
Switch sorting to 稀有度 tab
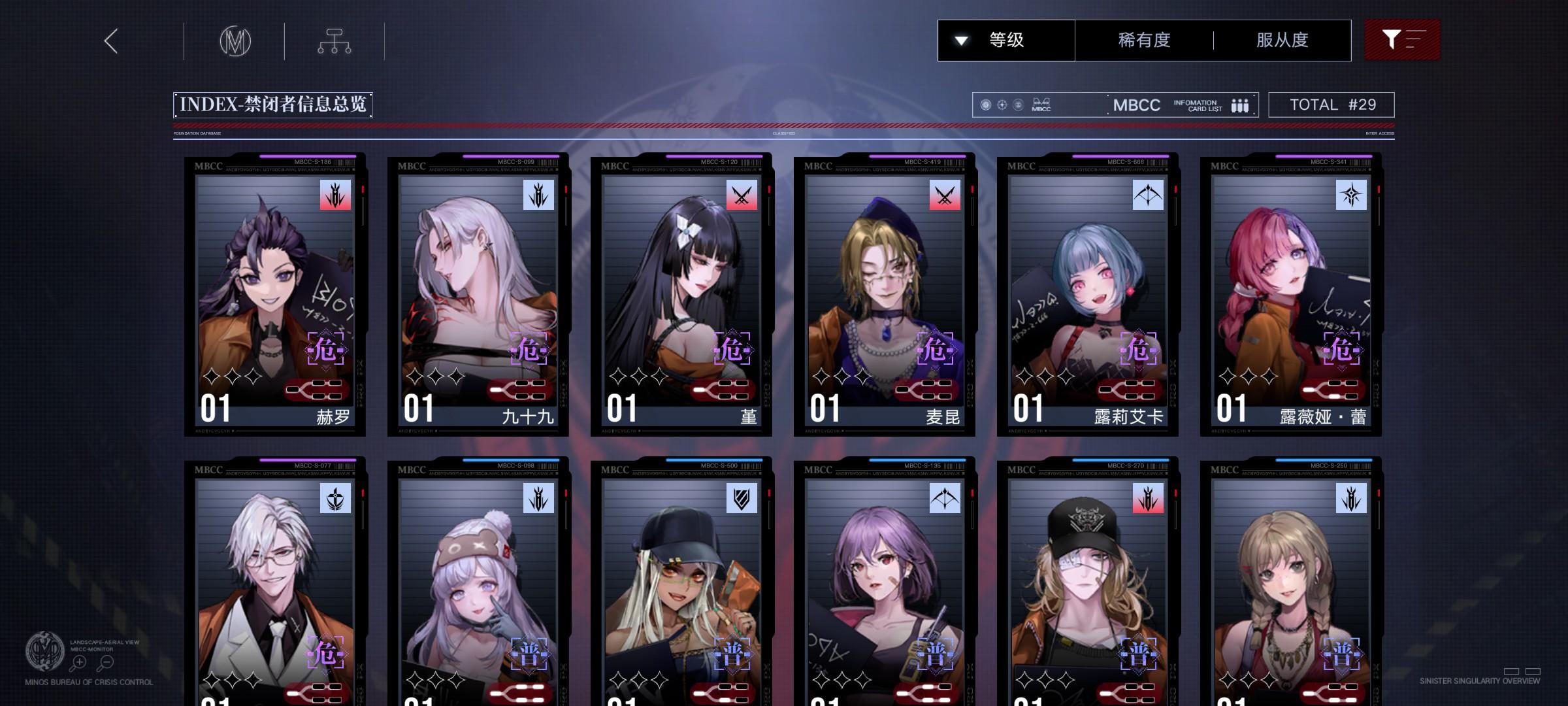tap(1144, 40)
